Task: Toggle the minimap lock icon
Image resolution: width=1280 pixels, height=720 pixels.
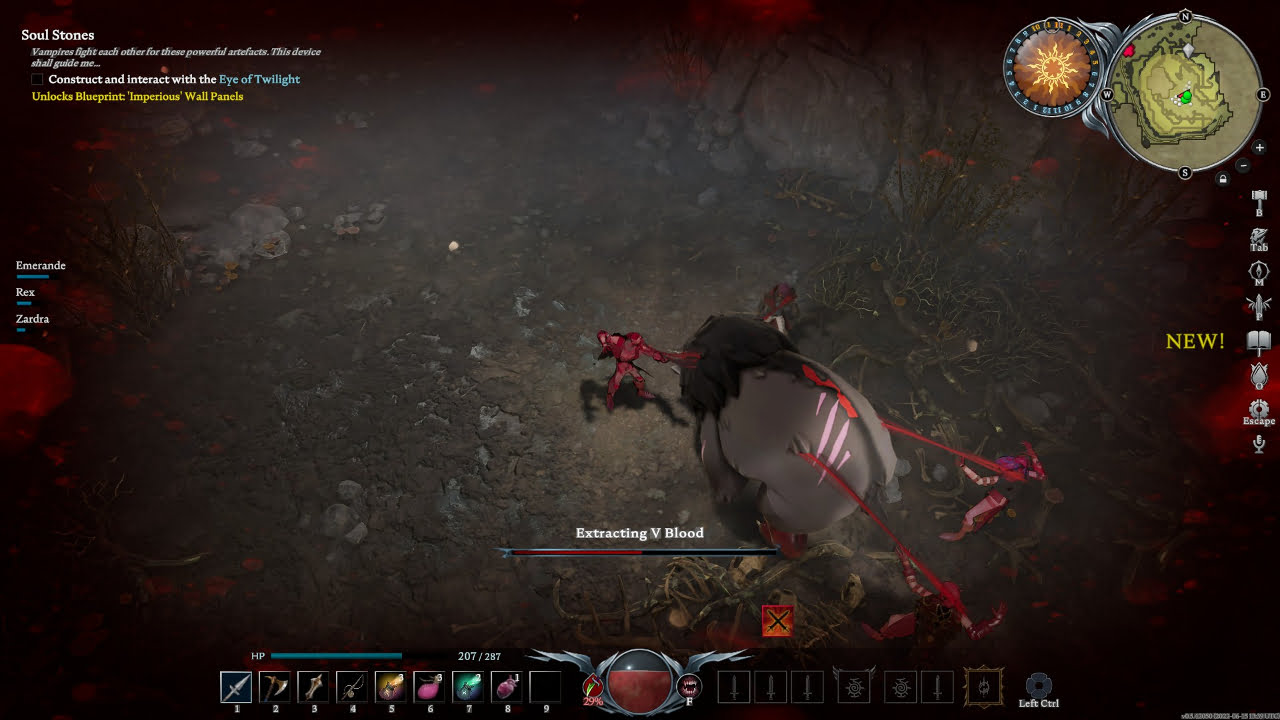Action: point(1222,179)
